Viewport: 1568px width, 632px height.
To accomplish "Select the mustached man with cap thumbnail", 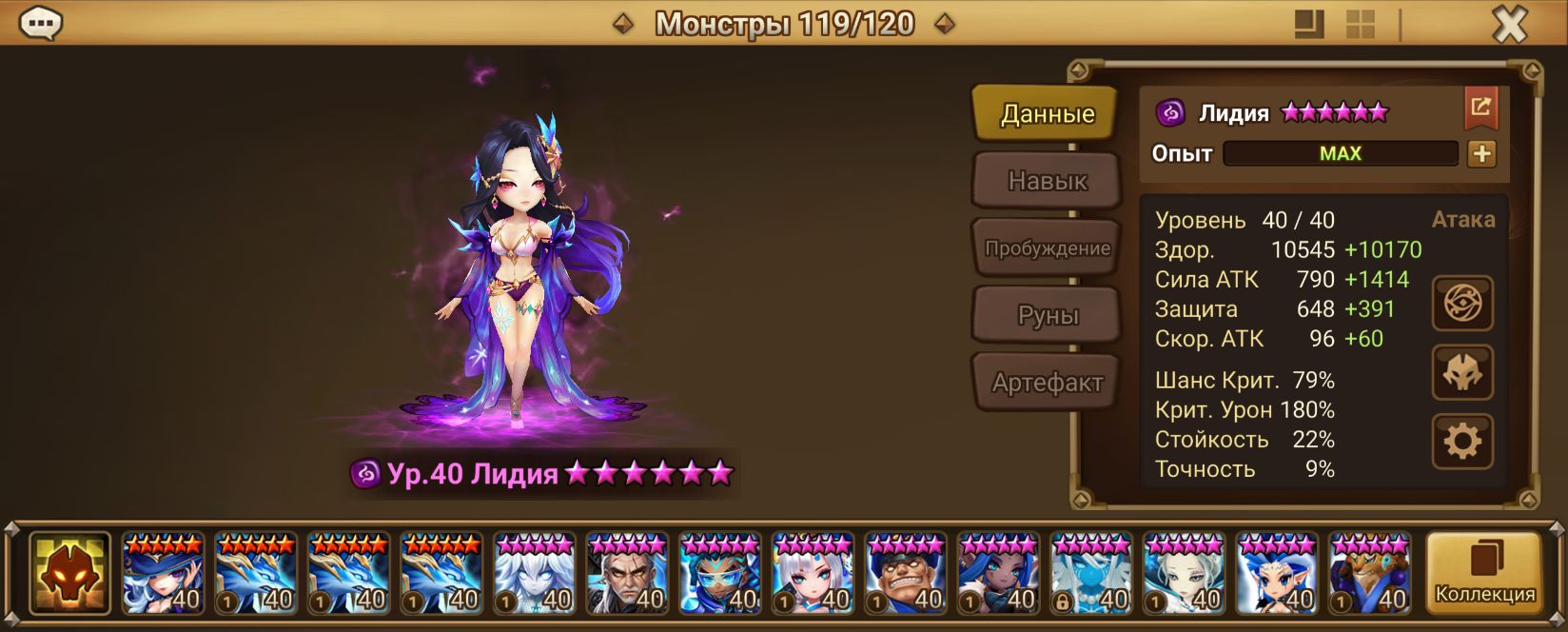I will pyautogui.click(x=906, y=573).
